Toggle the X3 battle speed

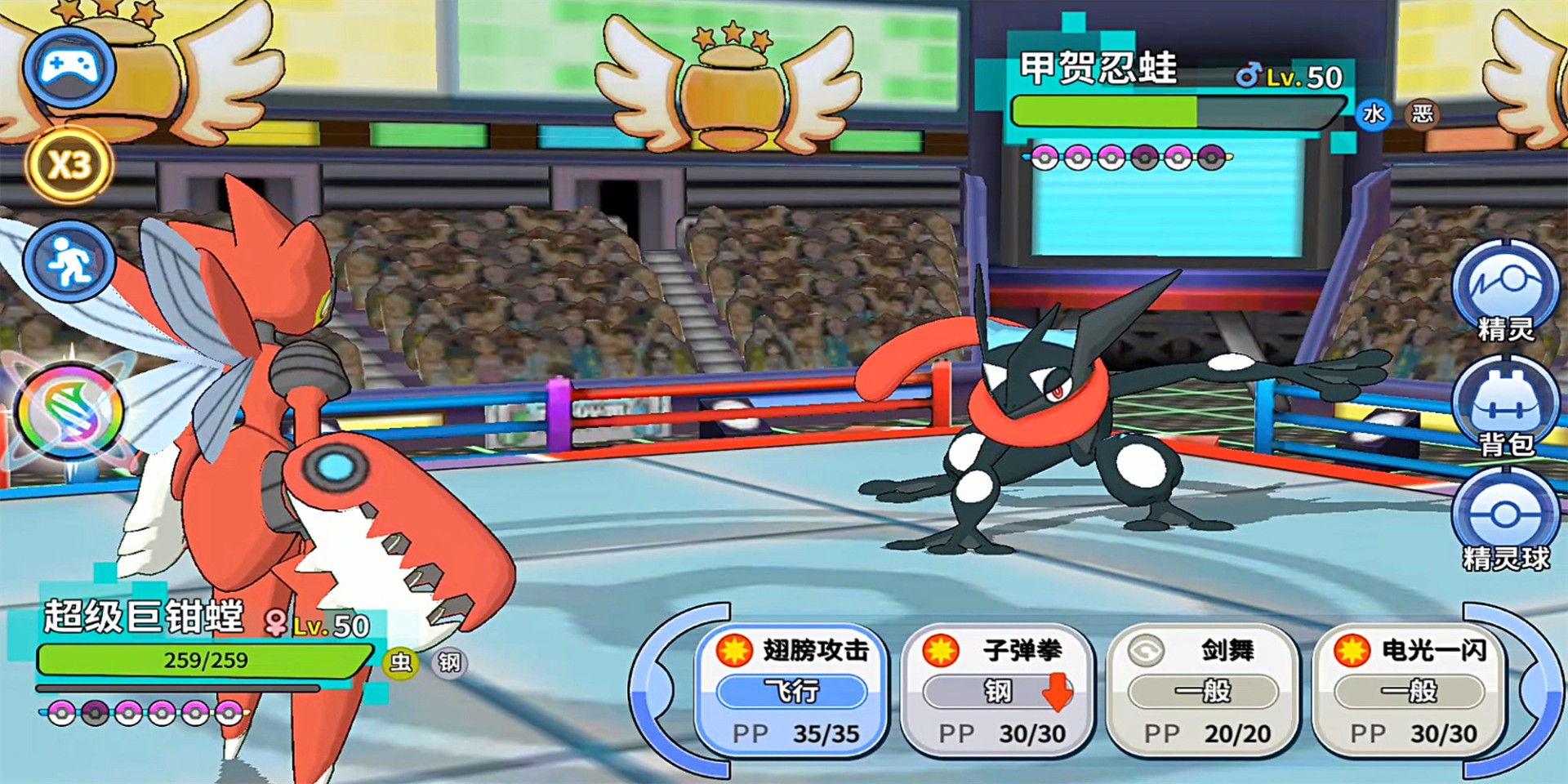click(69, 166)
